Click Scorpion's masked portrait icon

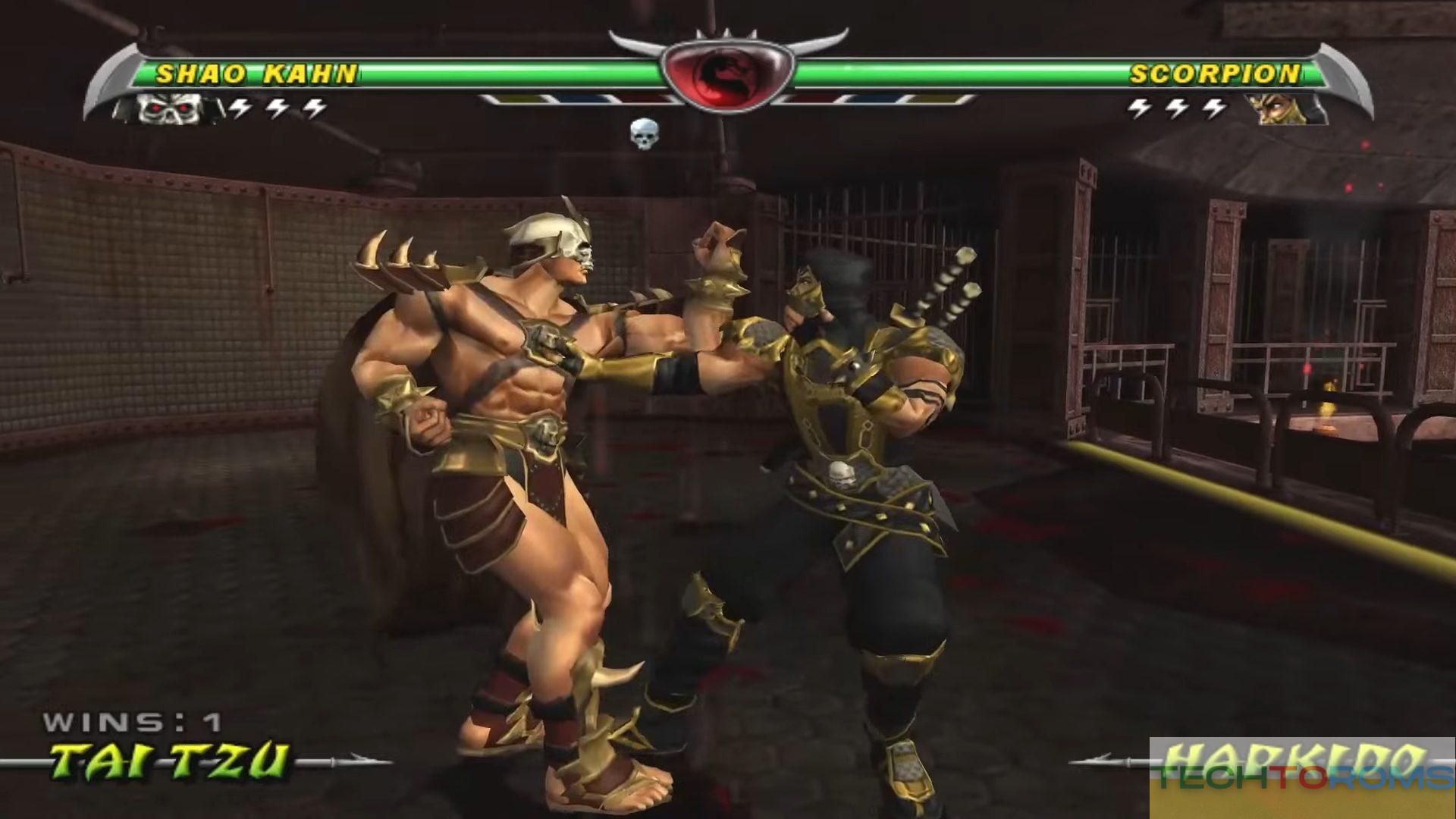point(1286,109)
